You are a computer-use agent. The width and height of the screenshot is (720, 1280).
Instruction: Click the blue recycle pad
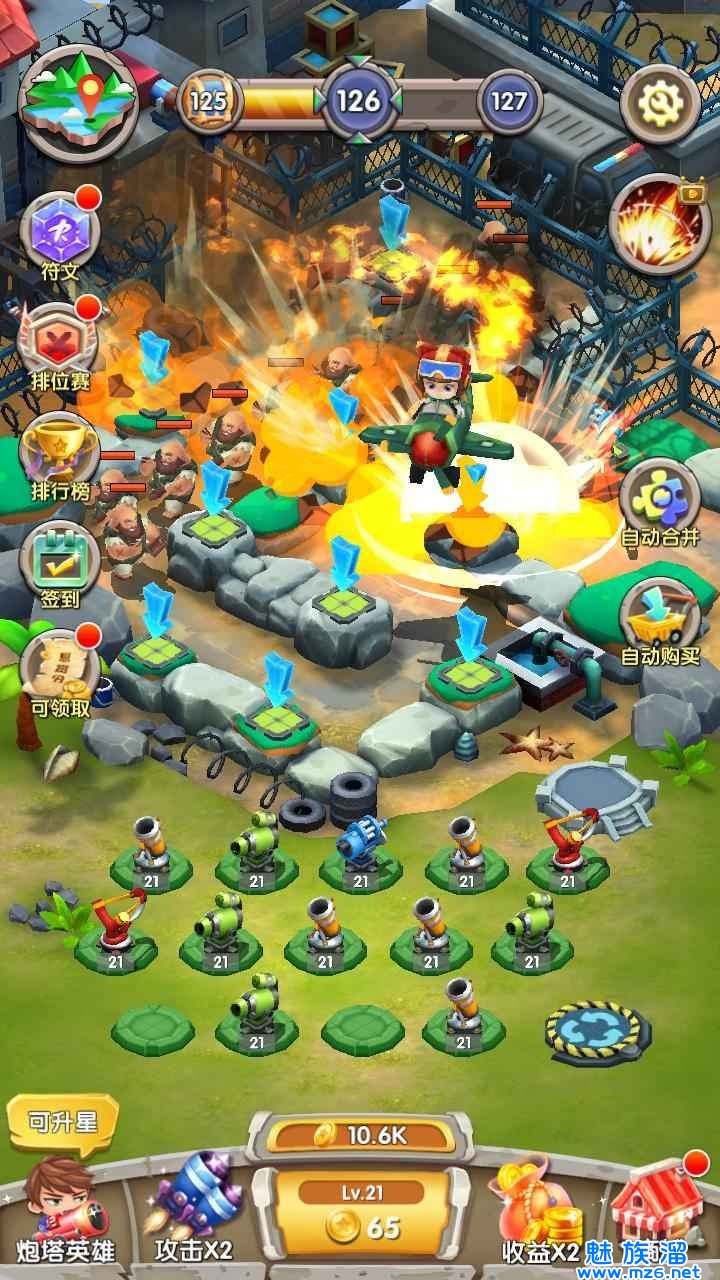597,1031
